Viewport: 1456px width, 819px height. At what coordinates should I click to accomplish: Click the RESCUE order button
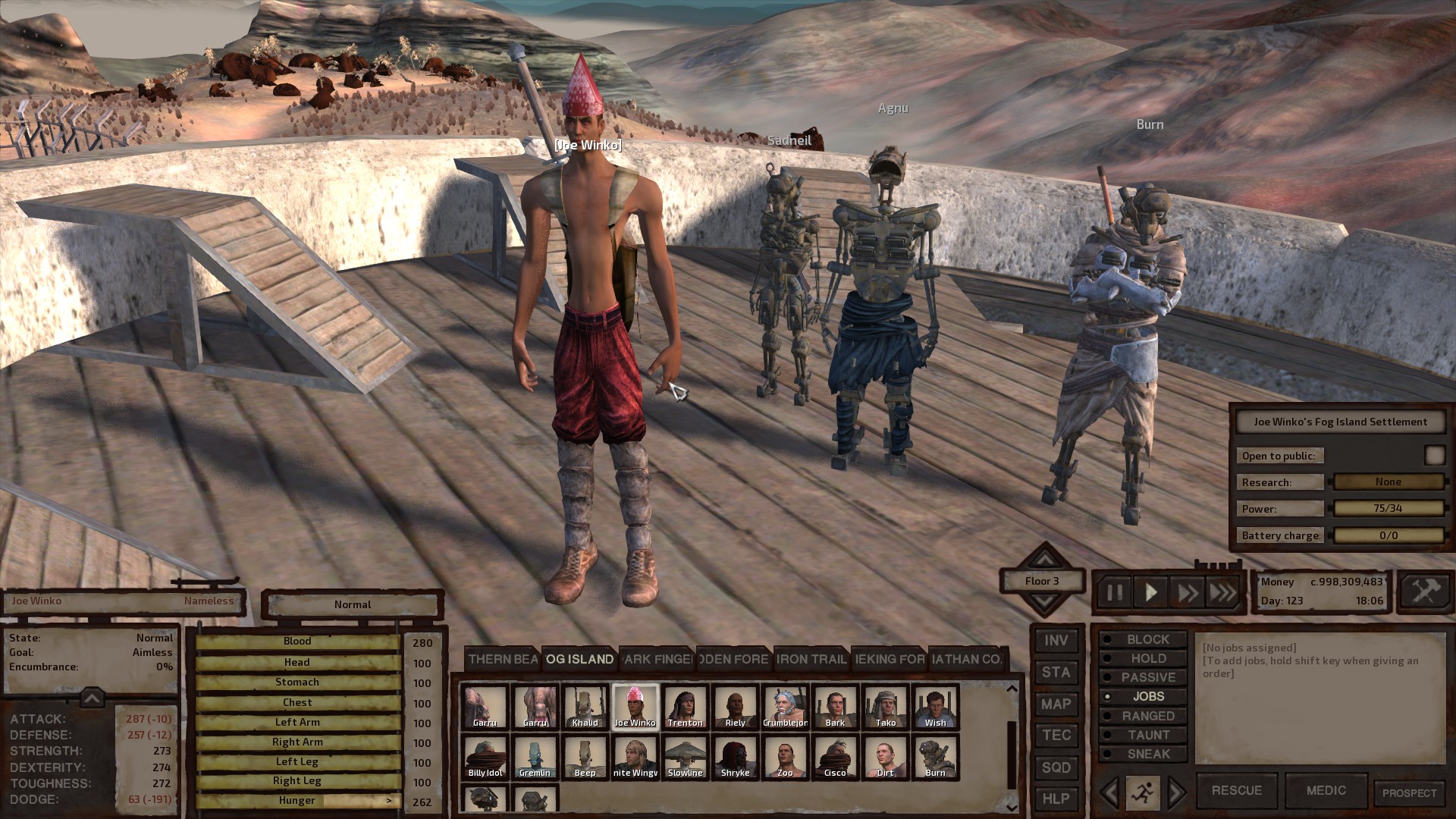(x=1236, y=790)
